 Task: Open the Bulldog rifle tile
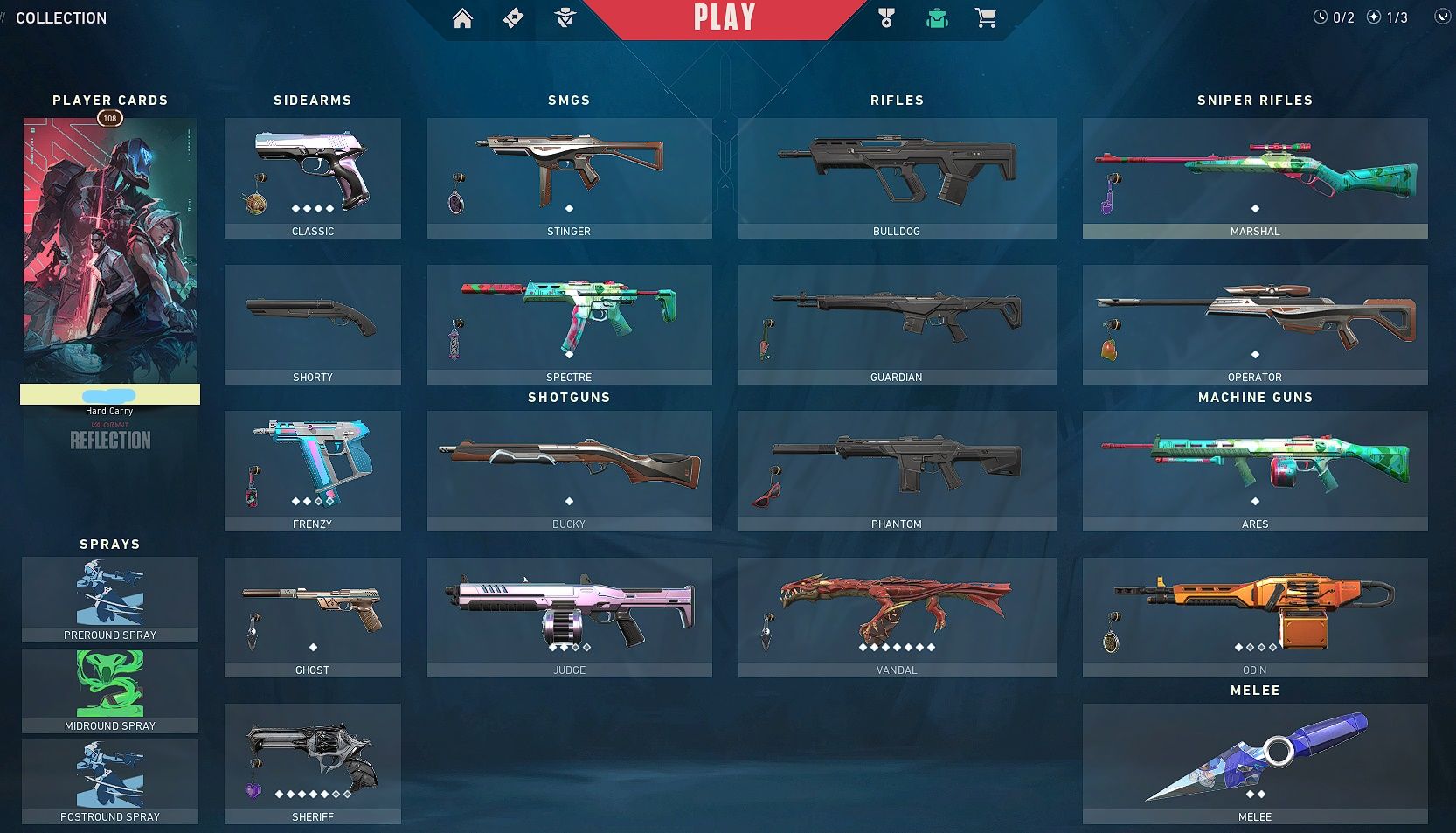click(897, 177)
